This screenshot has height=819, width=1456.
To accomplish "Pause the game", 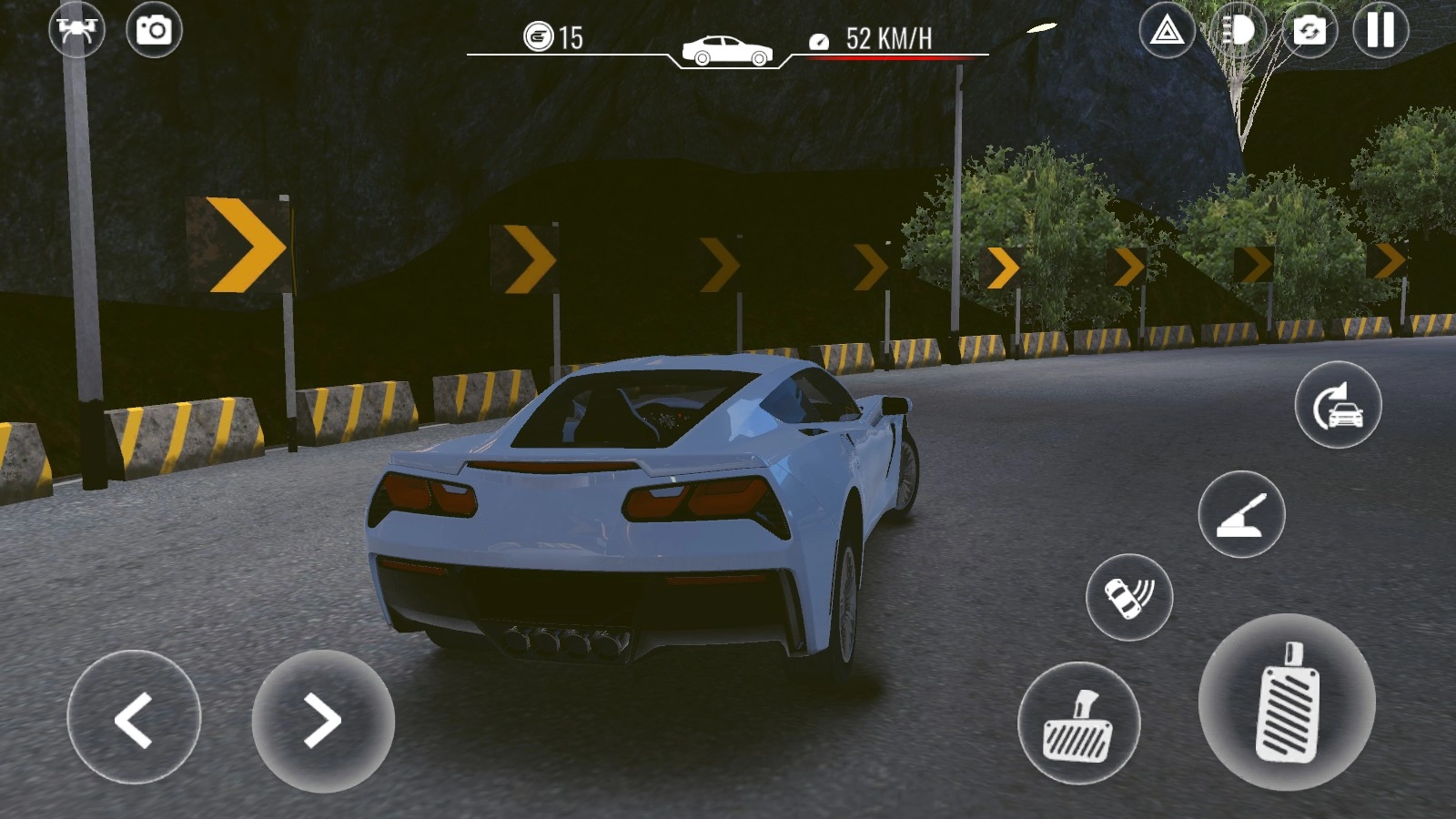I will pos(1380,31).
